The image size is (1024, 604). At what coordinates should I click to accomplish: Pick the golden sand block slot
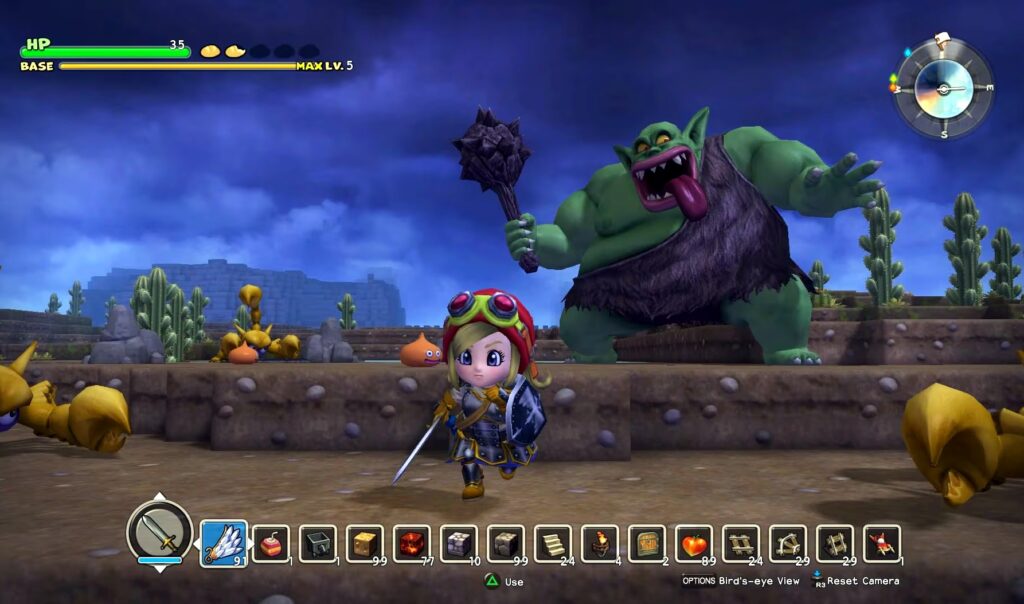tap(365, 543)
